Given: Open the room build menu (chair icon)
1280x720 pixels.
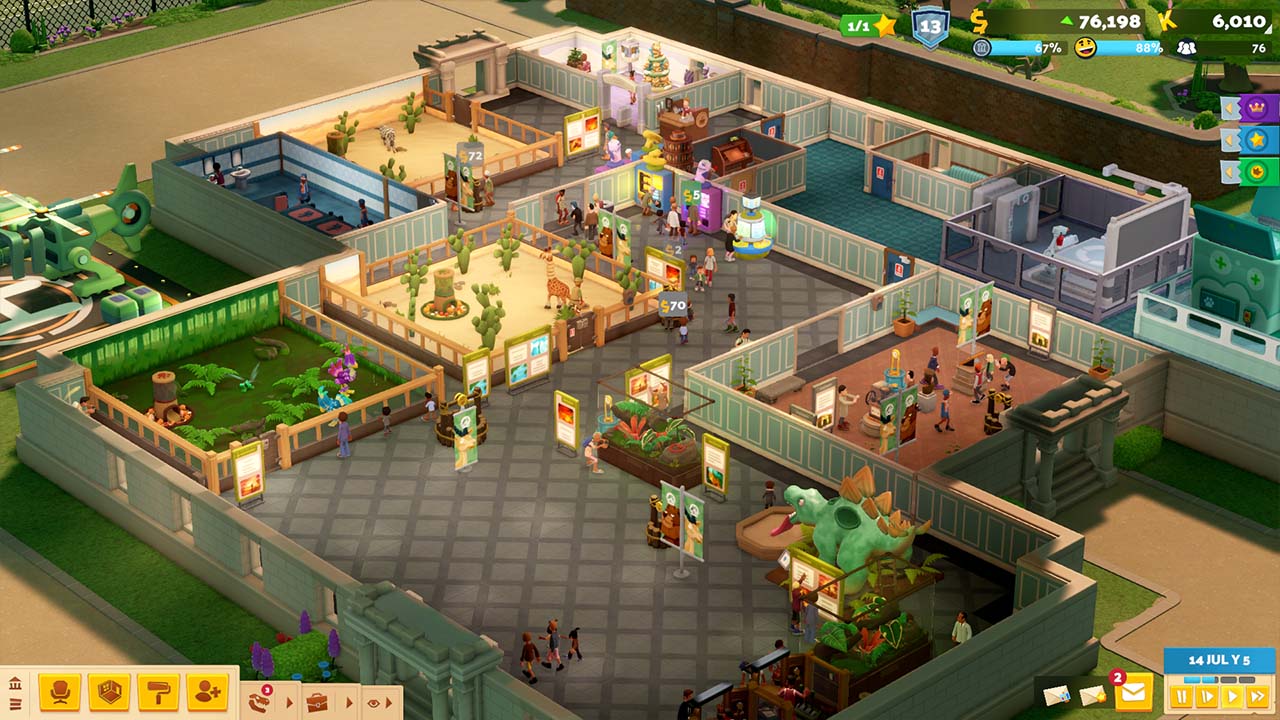Looking at the screenshot, I should pos(60,692).
